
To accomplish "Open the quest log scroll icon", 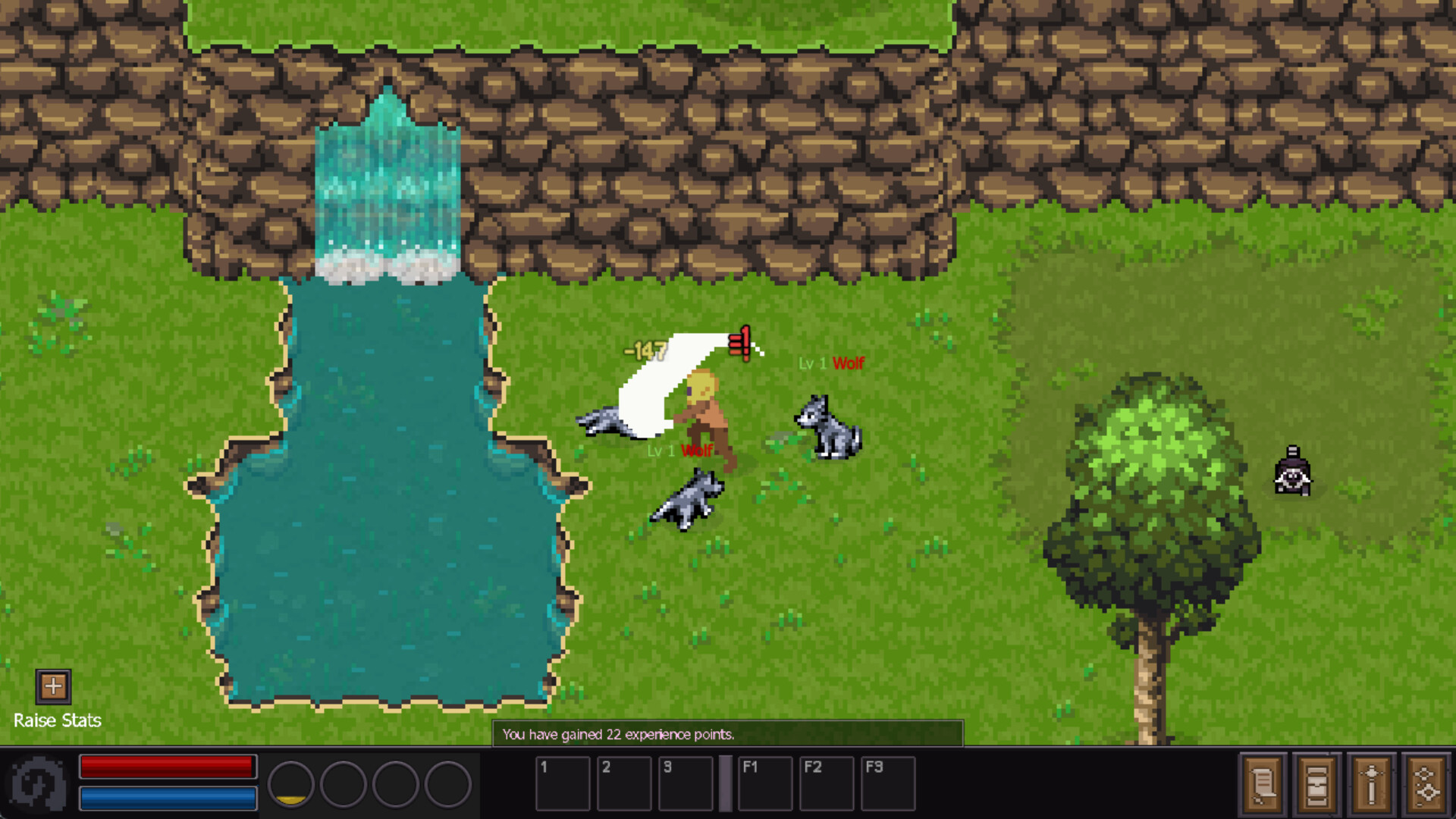I will point(1264,785).
